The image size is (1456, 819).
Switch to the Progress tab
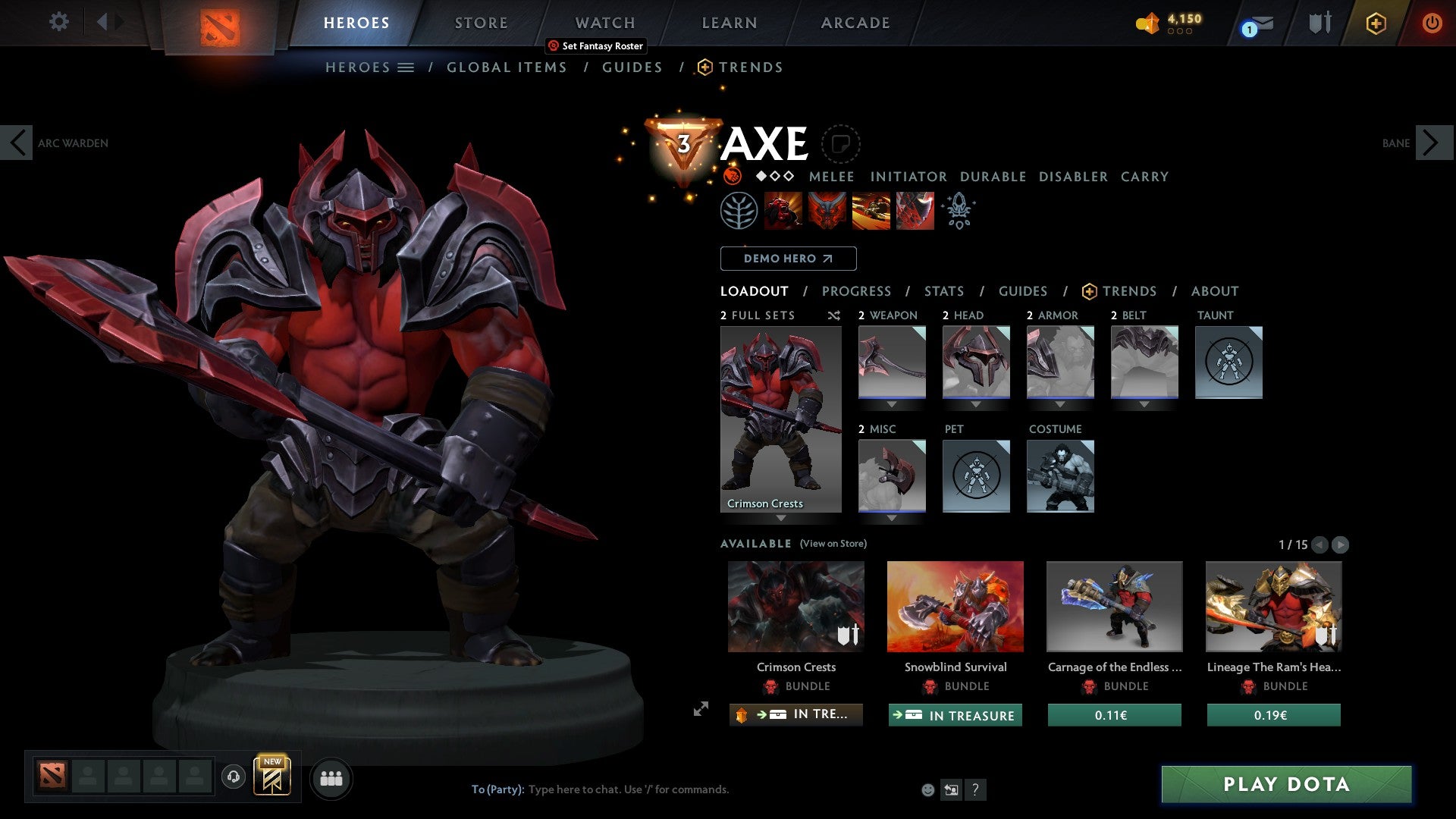(857, 291)
